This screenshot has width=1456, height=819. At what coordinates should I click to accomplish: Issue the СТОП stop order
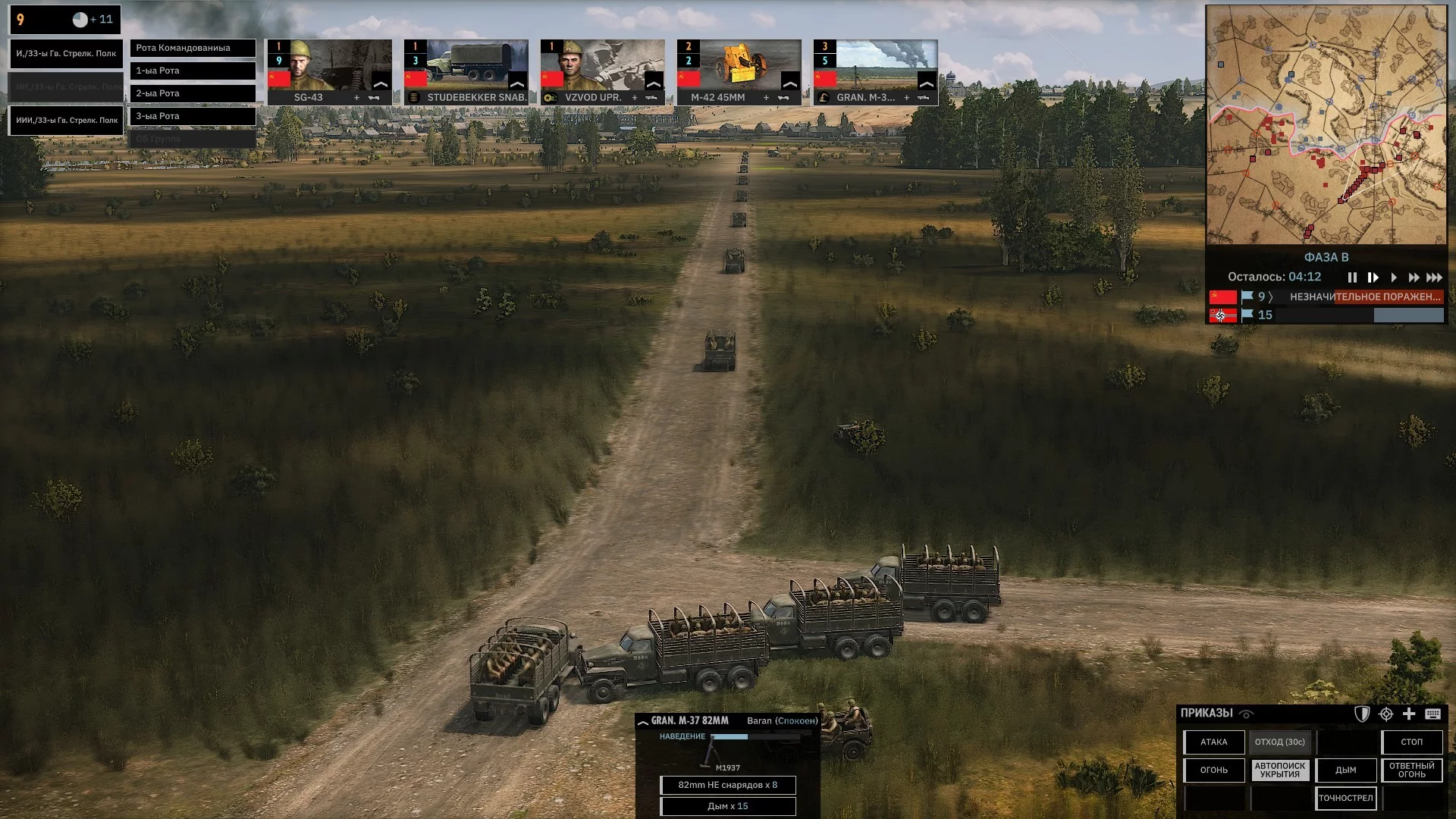tap(1411, 742)
